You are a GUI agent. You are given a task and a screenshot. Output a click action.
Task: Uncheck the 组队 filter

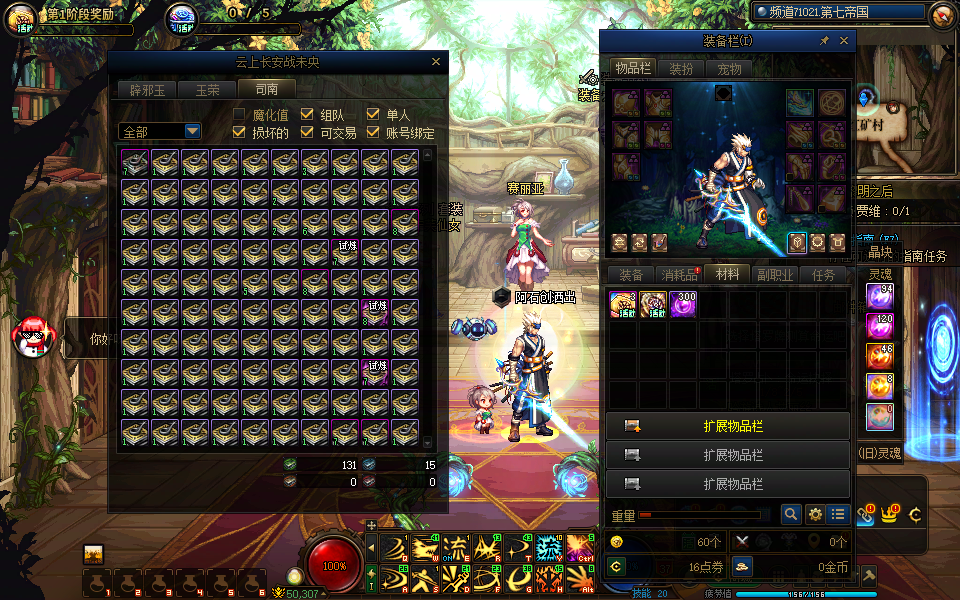click(x=308, y=115)
